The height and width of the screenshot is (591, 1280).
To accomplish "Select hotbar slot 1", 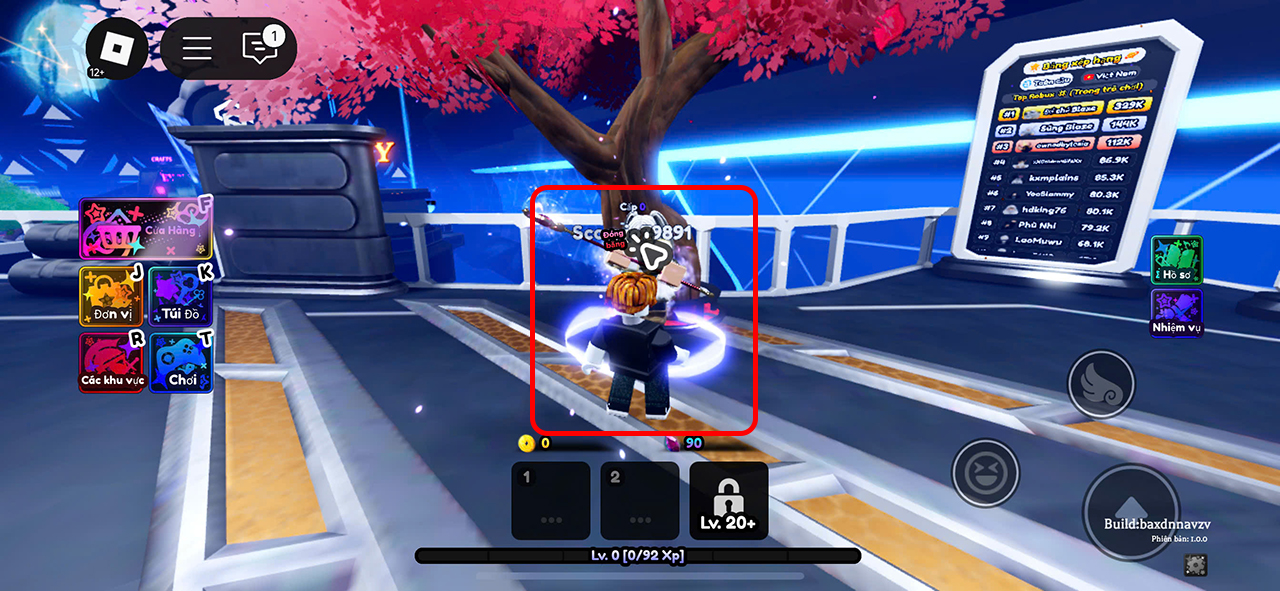I will (550, 500).
